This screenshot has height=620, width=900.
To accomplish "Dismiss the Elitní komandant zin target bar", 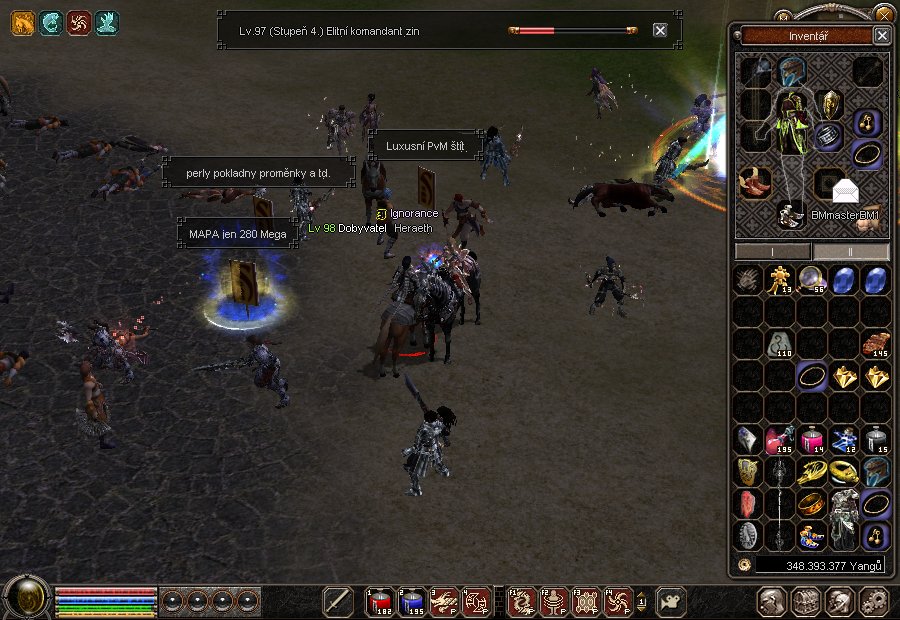I will (660, 30).
